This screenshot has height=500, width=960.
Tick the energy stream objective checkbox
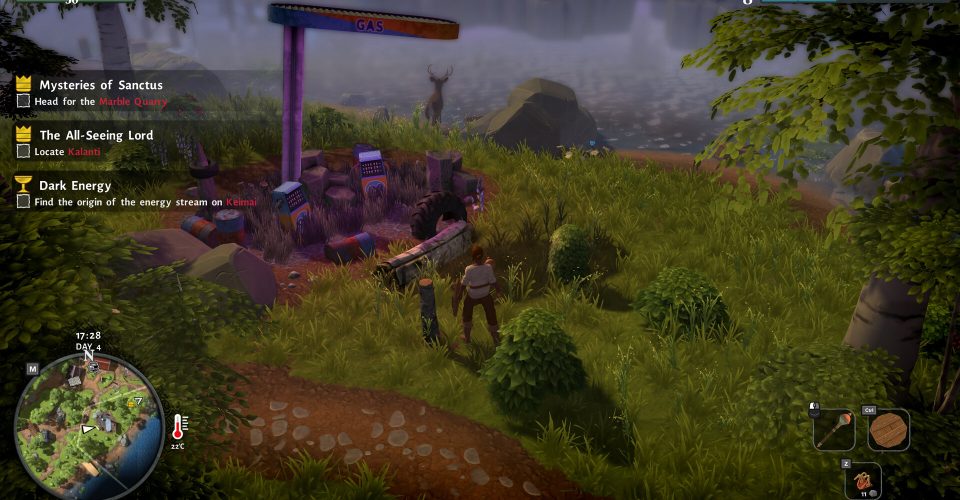(24, 201)
